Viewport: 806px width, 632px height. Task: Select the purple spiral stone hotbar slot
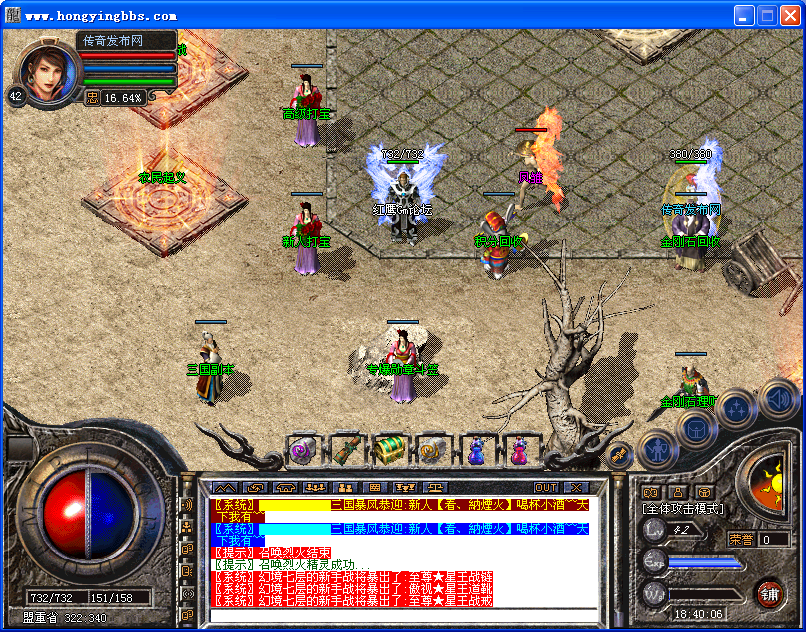point(301,451)
